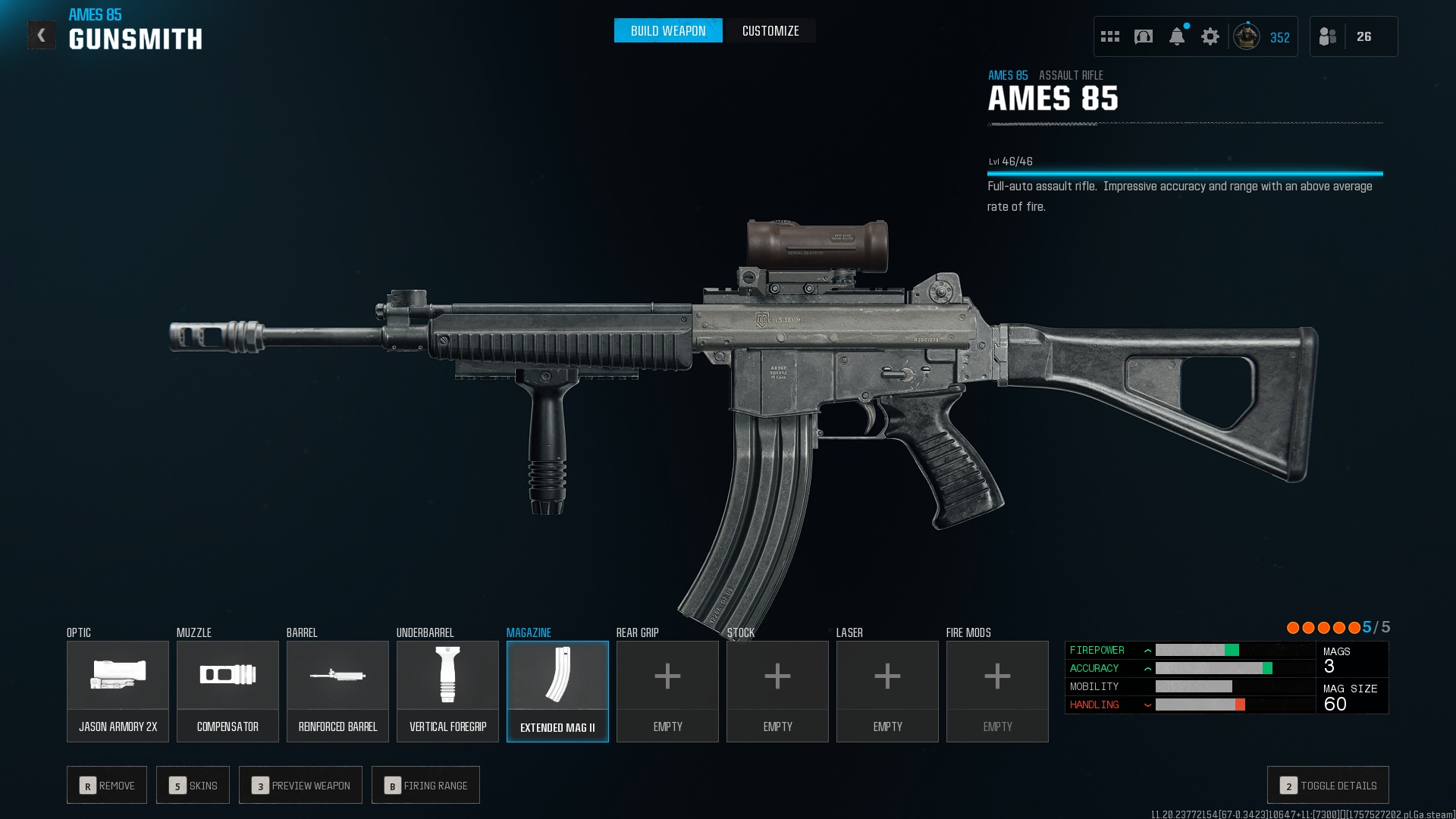Select the Jason Armory 2x optic slot
This screenshot has width=1456, height=819.
118,691
